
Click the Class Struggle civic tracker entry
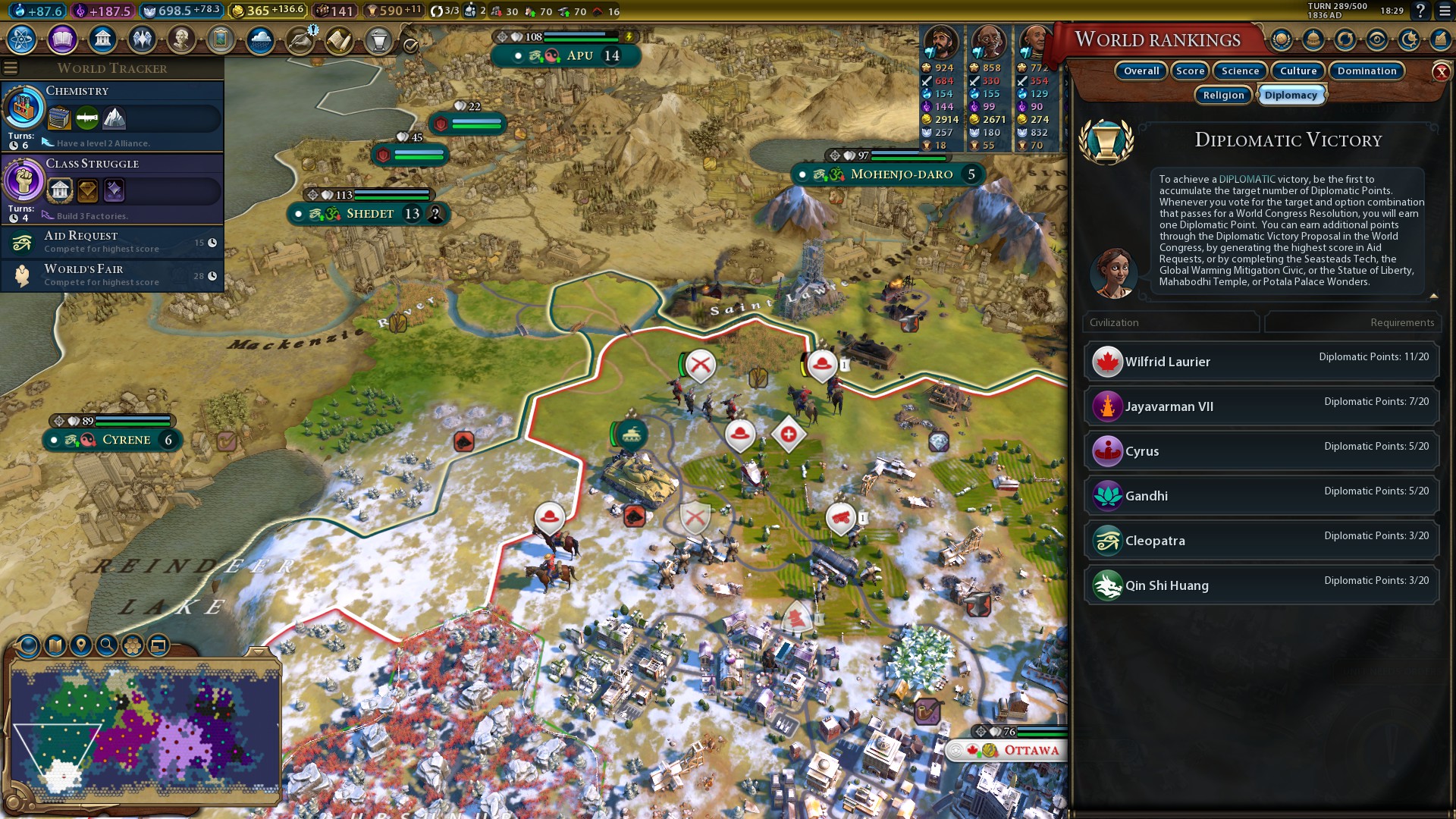tap(112, 188)
